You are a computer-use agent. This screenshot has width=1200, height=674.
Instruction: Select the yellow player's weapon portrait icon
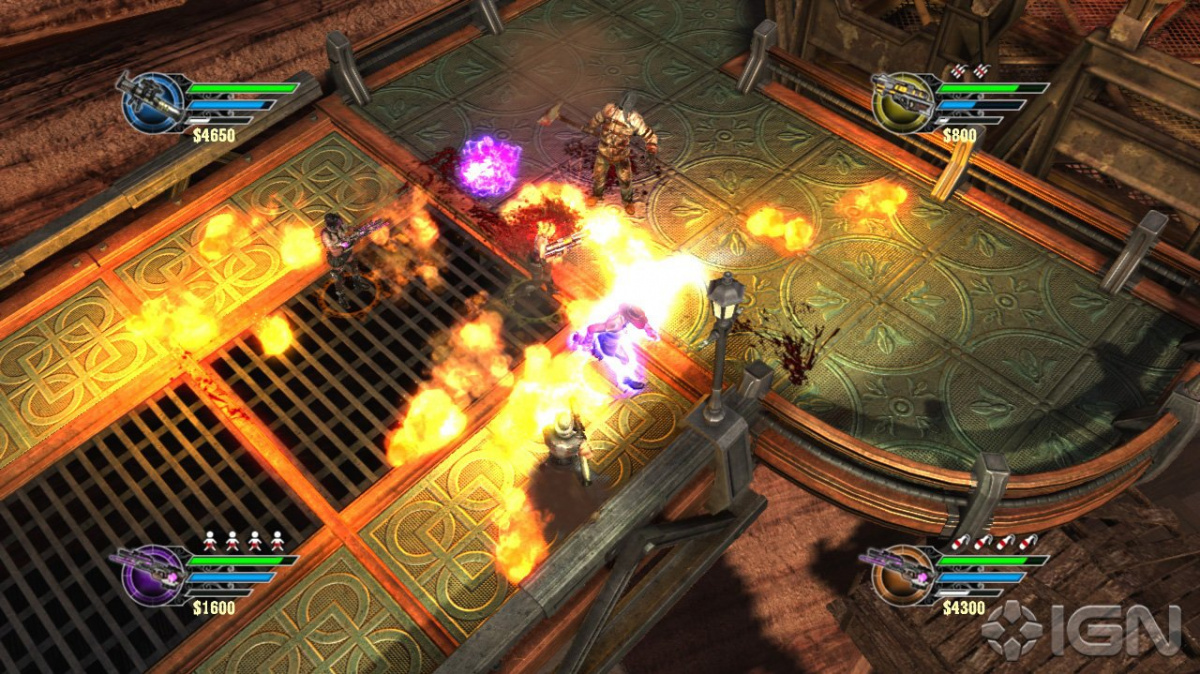pyautogui.click(x=901, y=101)
